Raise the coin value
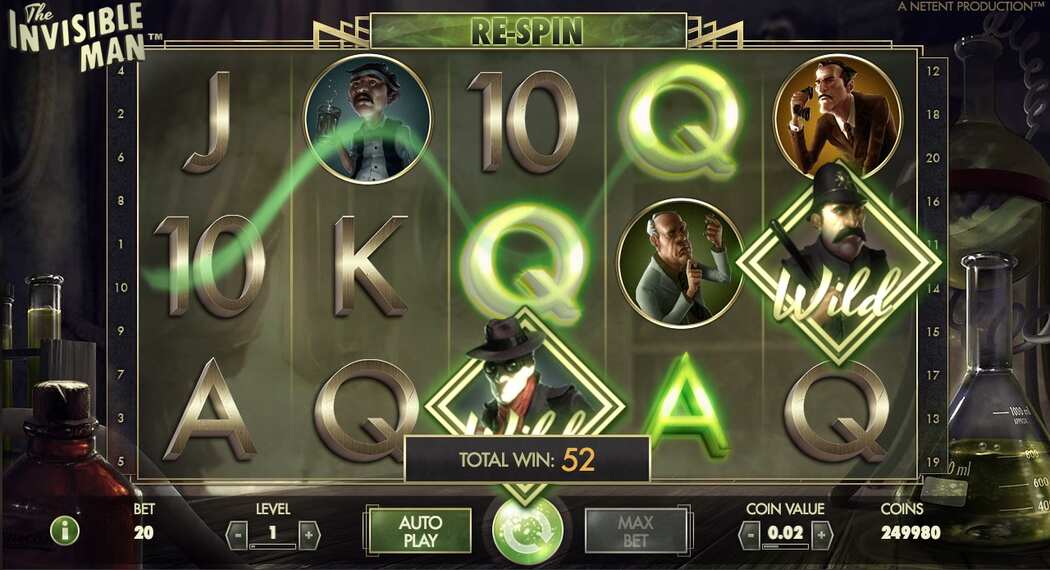This screenshot has width=1050, height=570. click(822, 534)
